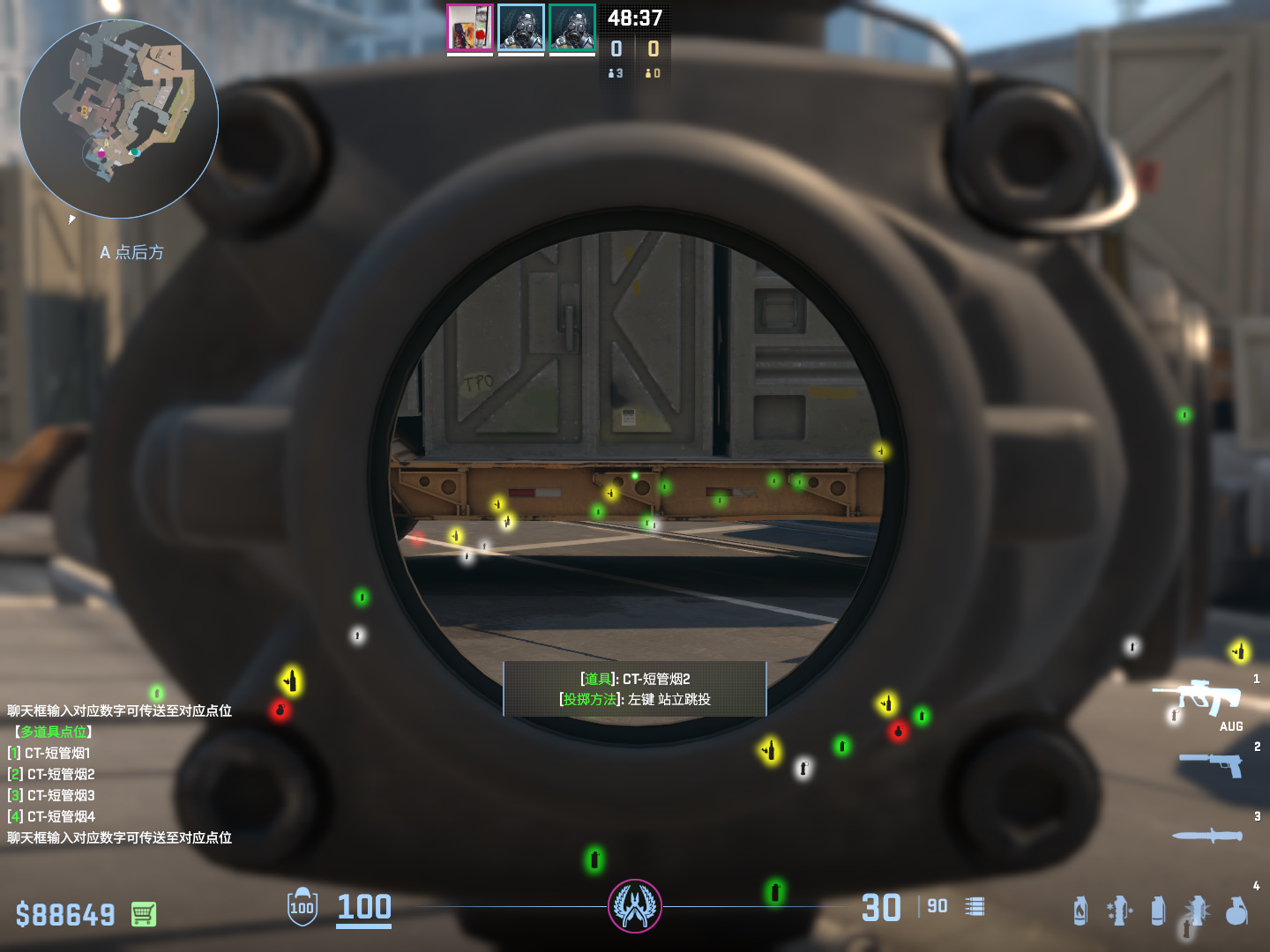Select the green-framed player avatar
The height and width of the screenshot is (952, 1270).
pyautogui.click(x=572, y=28)
